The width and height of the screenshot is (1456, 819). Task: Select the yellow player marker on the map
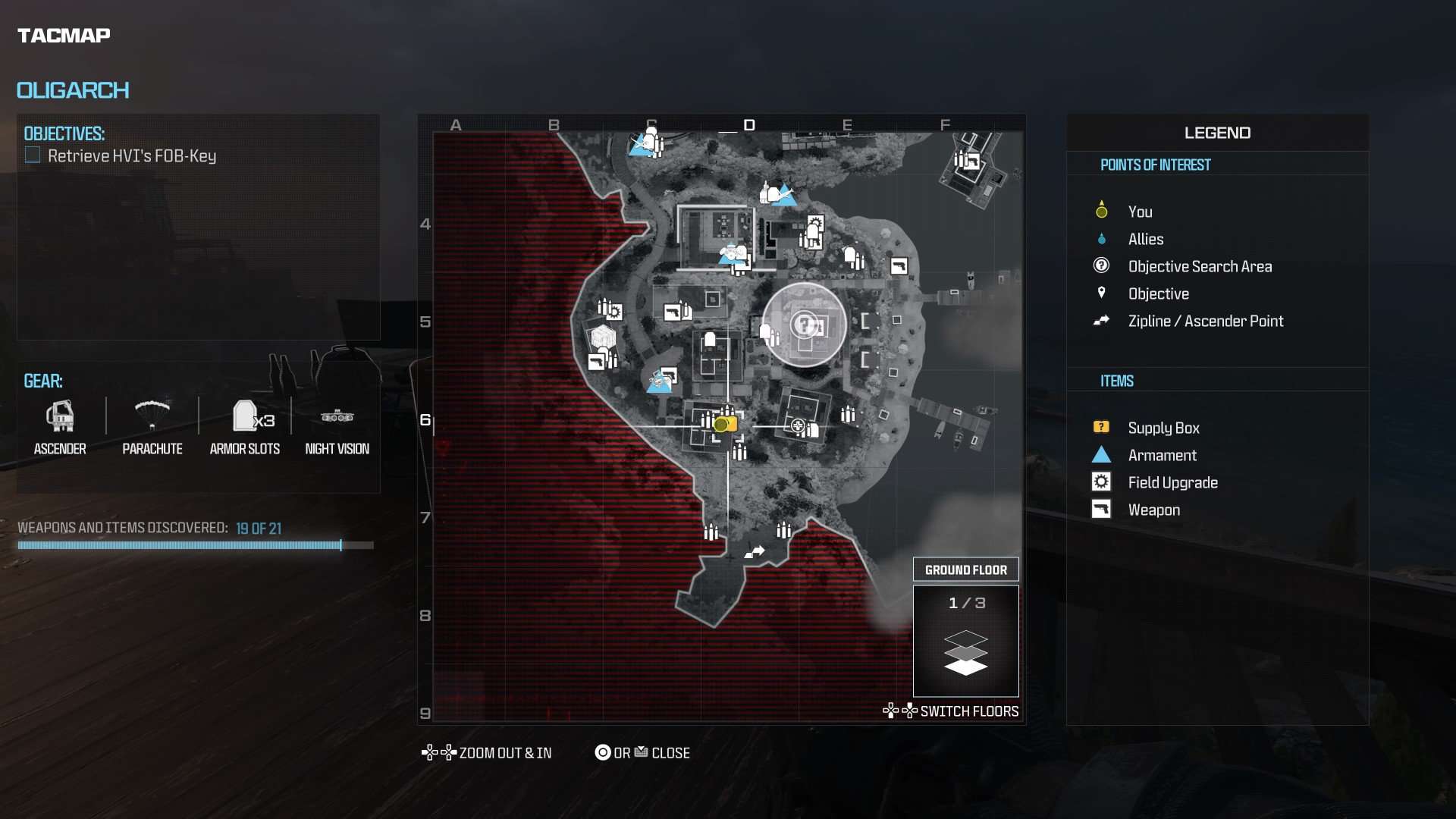pos(723,424)
